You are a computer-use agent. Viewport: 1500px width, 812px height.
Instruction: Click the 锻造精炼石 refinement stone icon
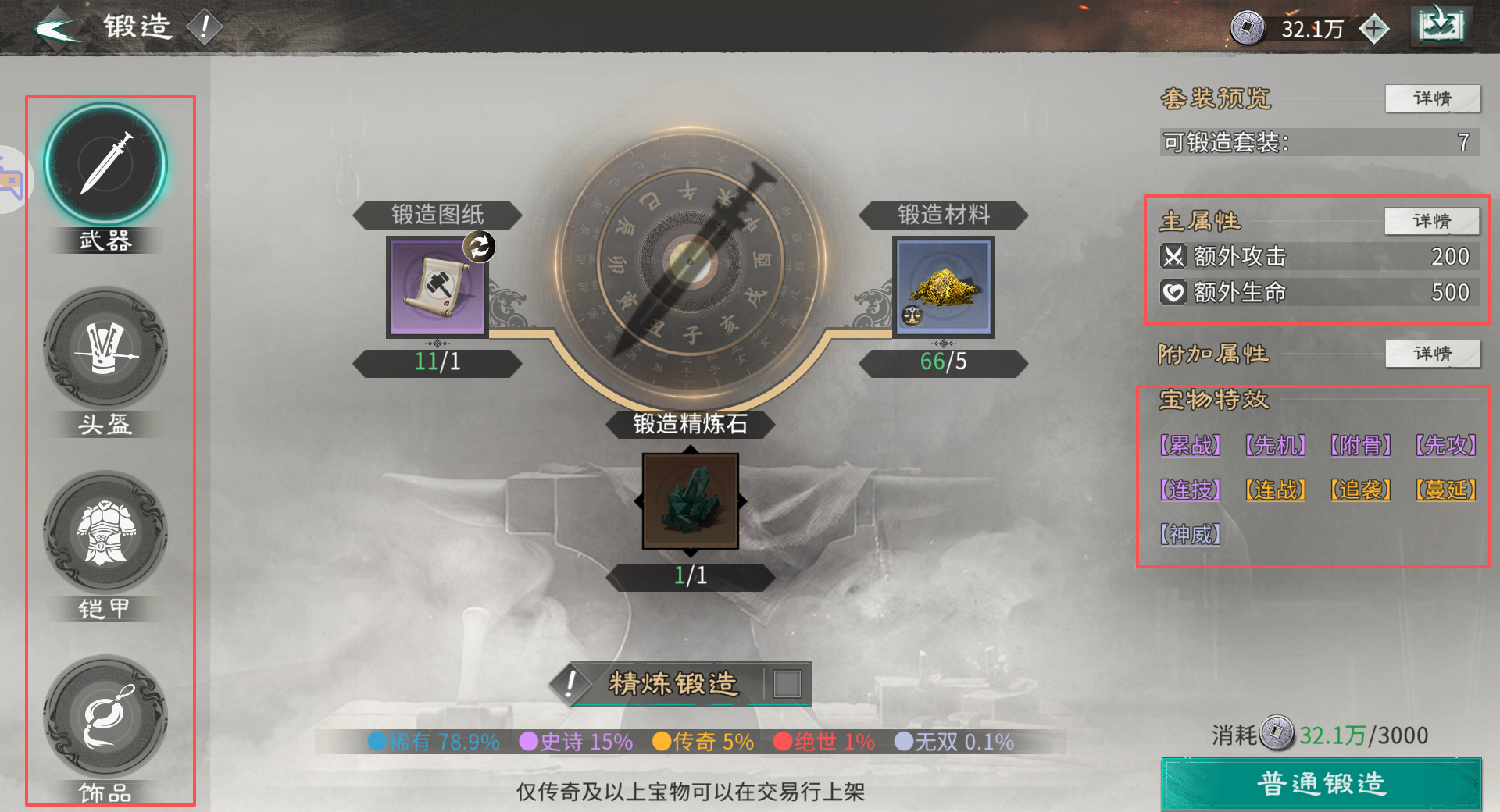pyautogui.click(x=689, y=500)
